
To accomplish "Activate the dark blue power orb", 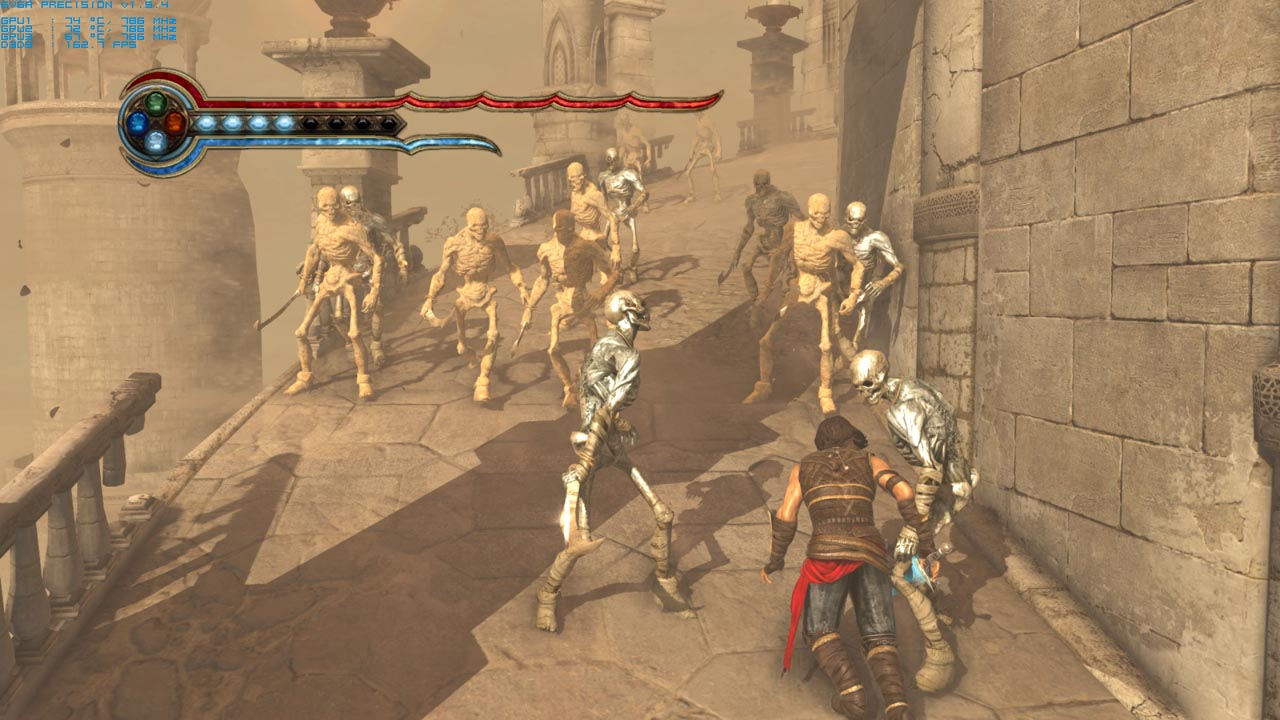I will tap(137, 123).
